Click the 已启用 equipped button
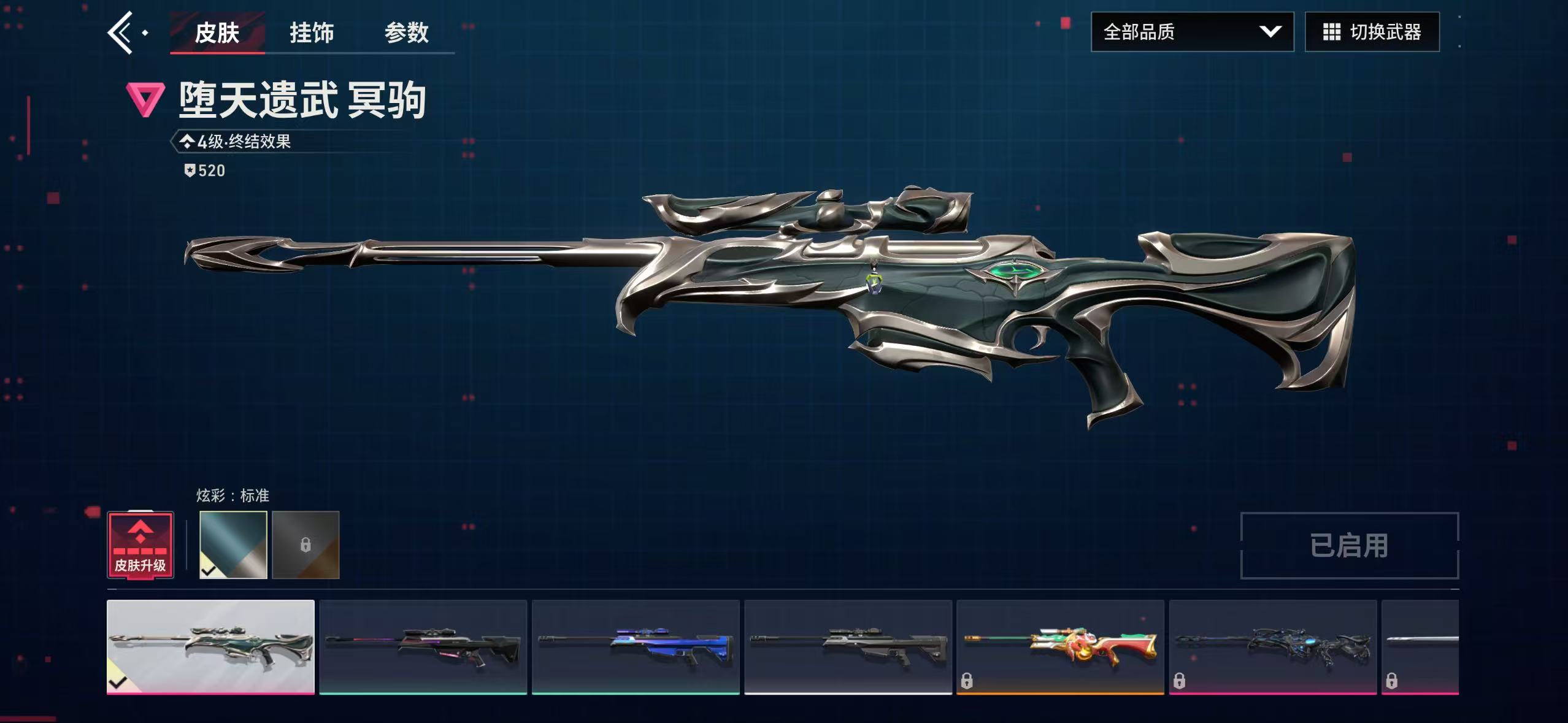 pyautogui.click(x=1349, y=546)
